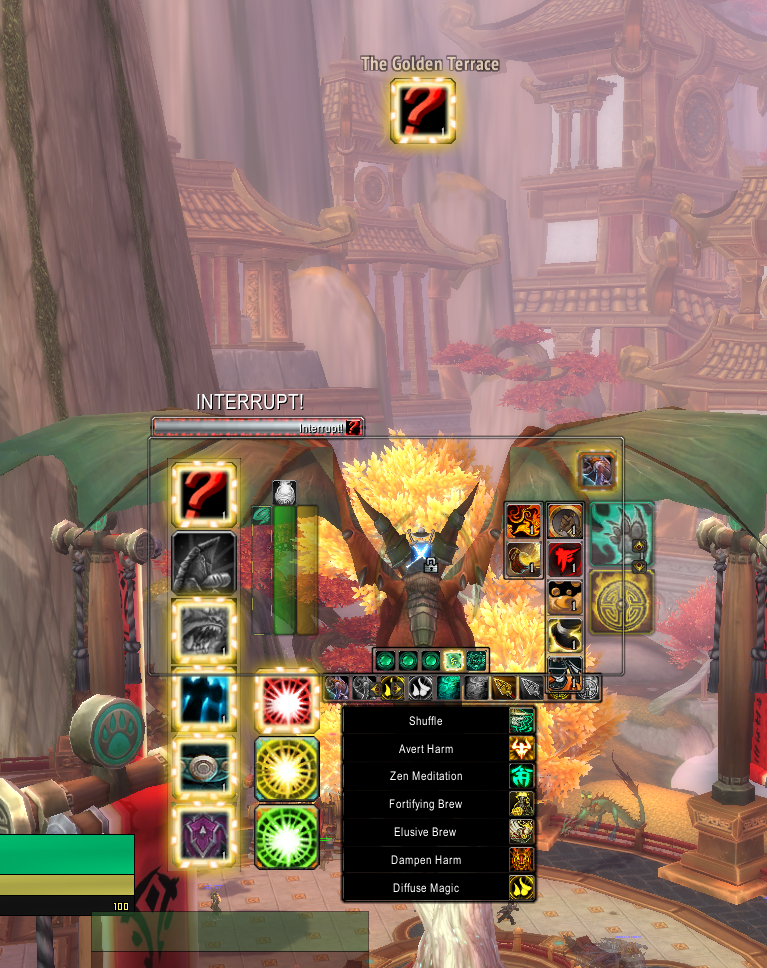Pick the Elusive Brew row
The image size is (767, 968).
click(x=426, y=832)
